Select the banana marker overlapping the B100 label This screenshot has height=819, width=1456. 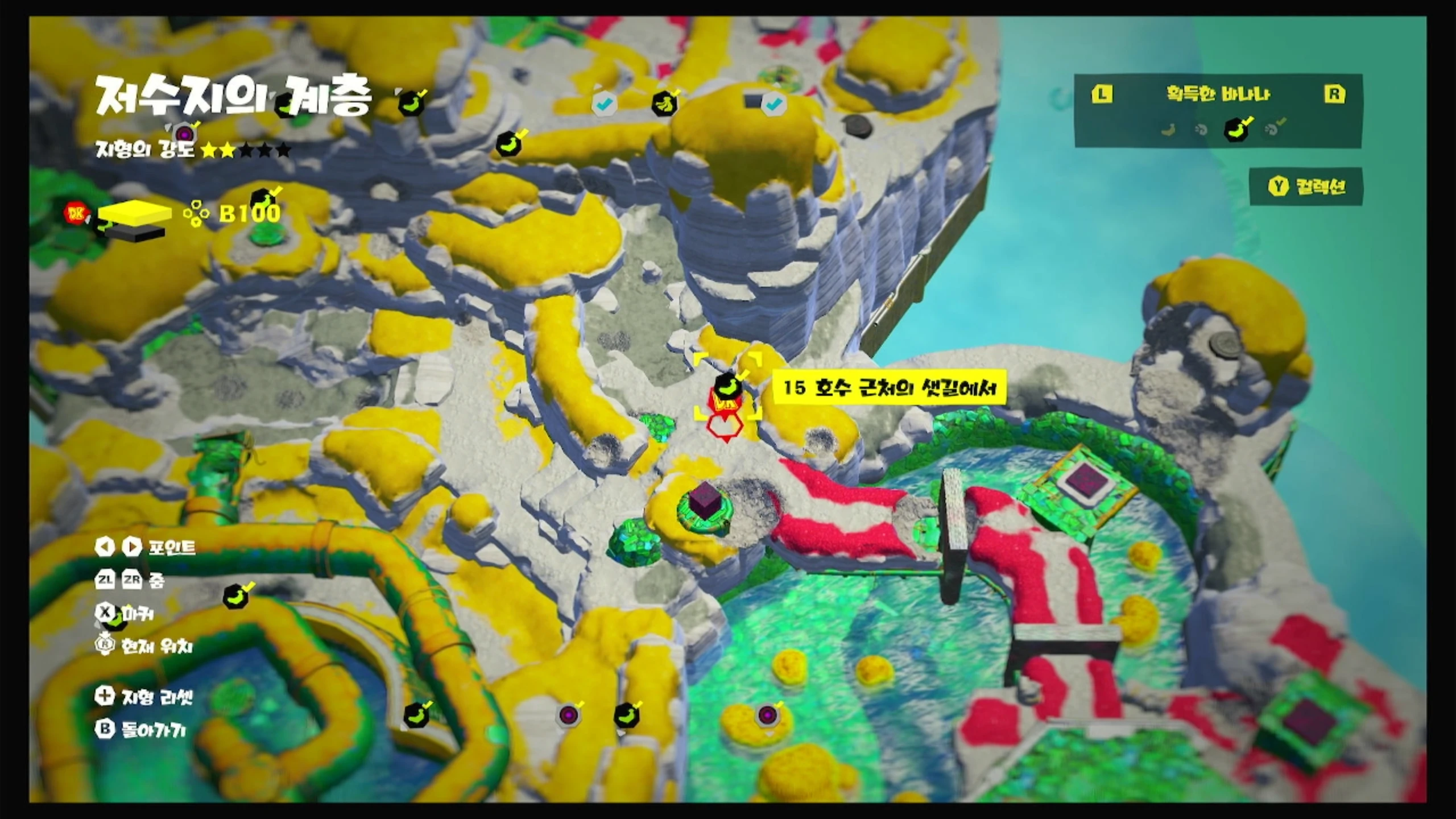tap(264, 199)
